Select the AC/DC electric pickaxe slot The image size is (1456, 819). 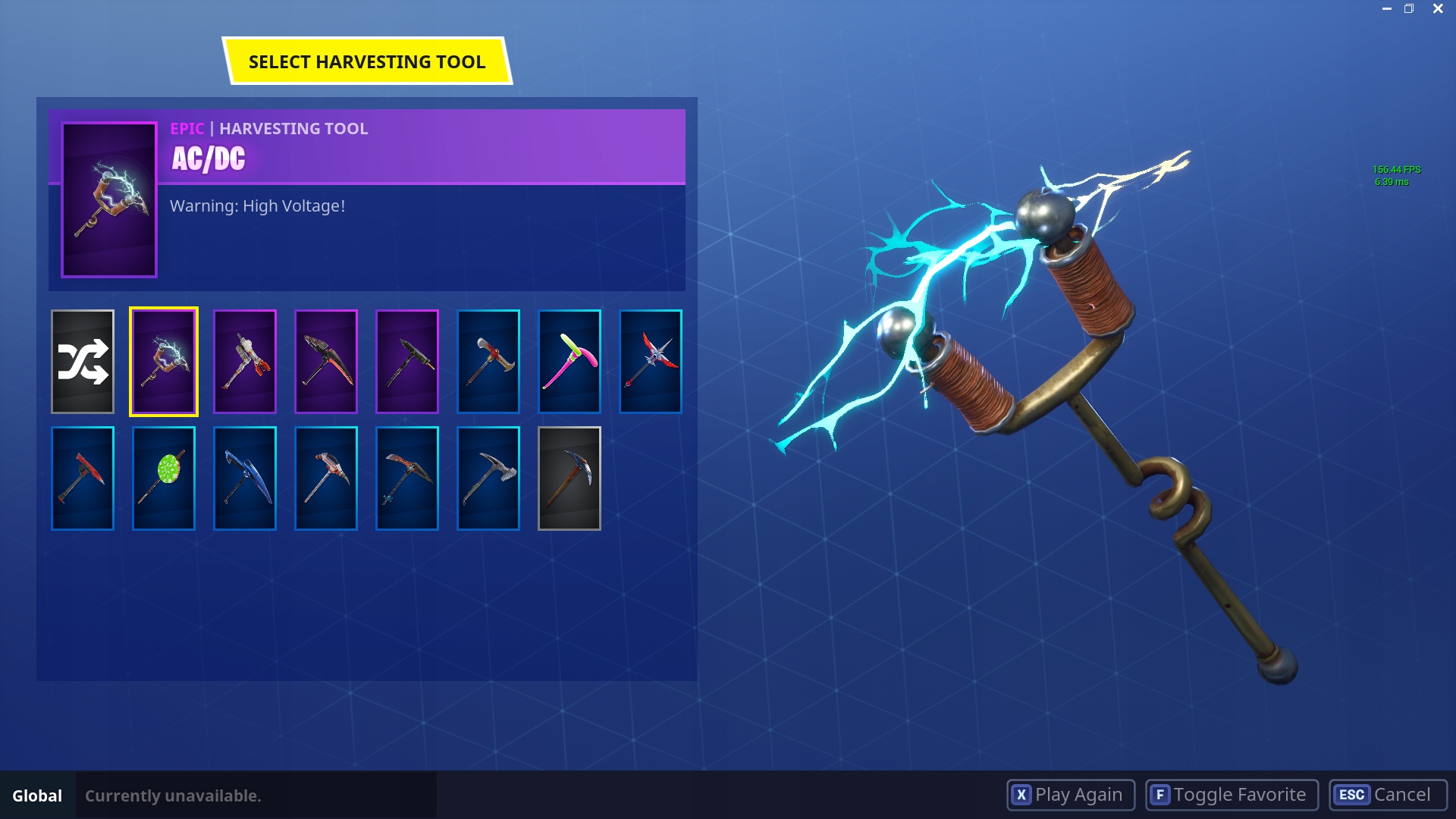point(163,361)
